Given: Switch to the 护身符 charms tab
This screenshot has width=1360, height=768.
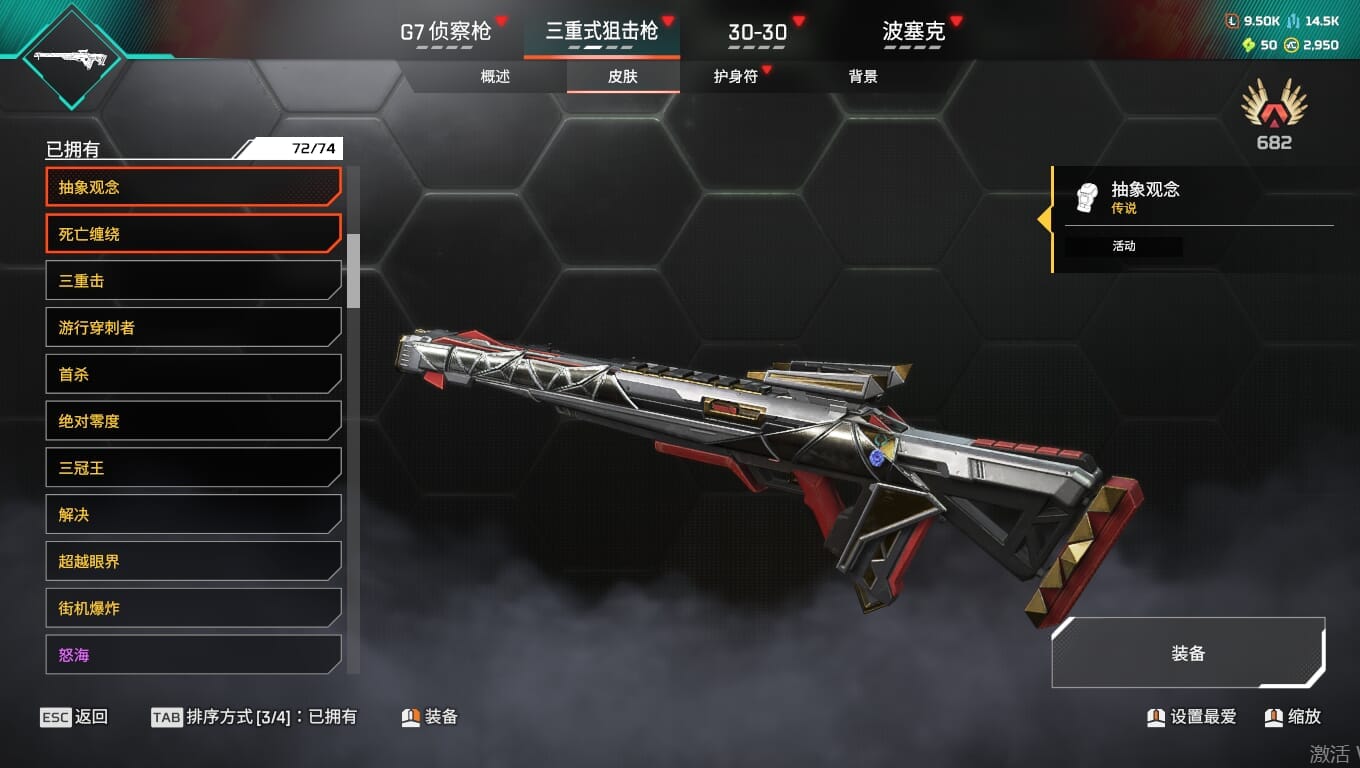Looking at the screenshot, I should (736, 77).
